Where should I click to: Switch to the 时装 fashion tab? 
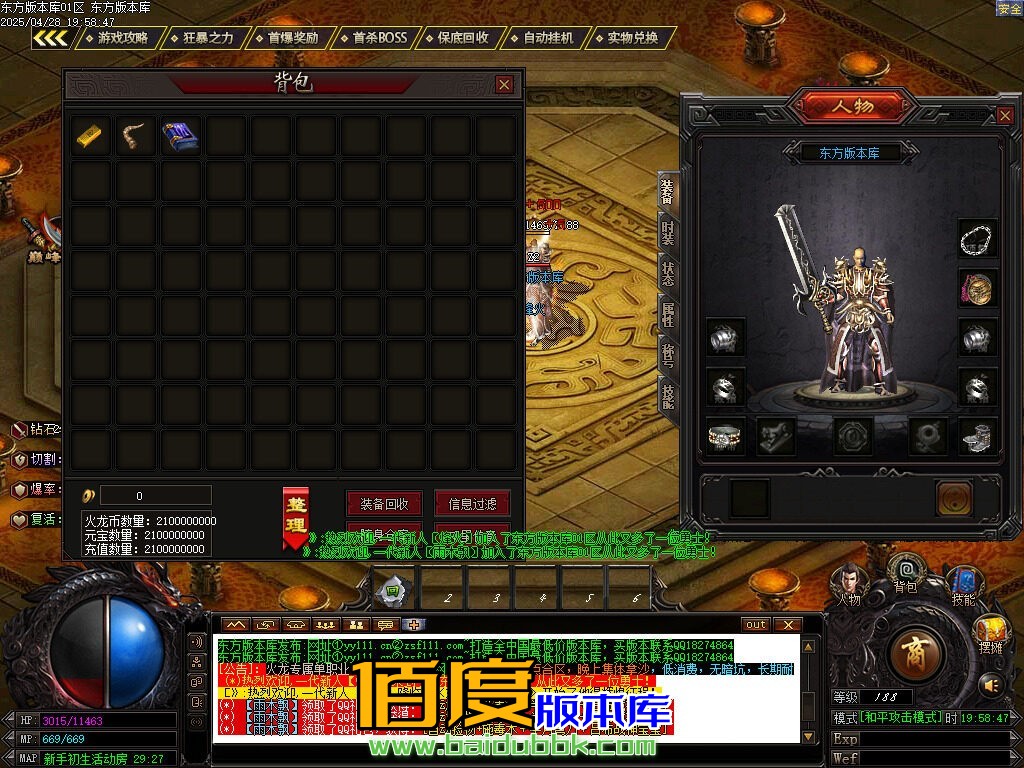[x=667, y=232]
